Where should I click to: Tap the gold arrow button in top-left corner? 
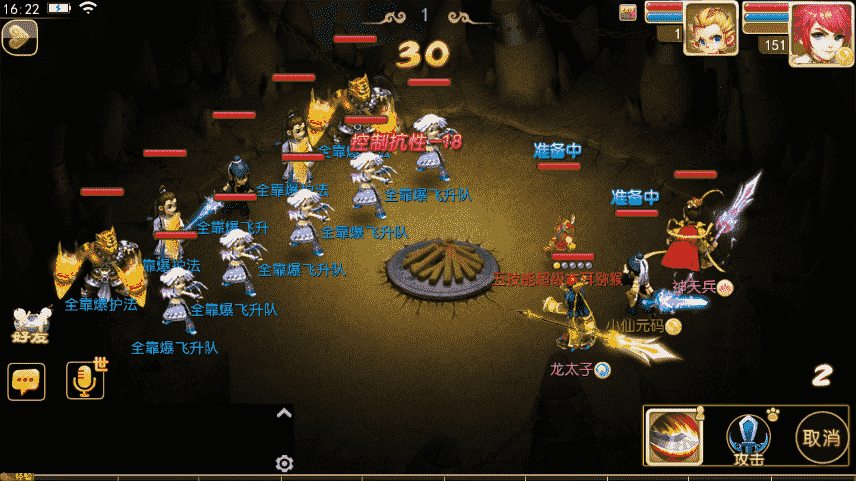click(x=19, y=37)
